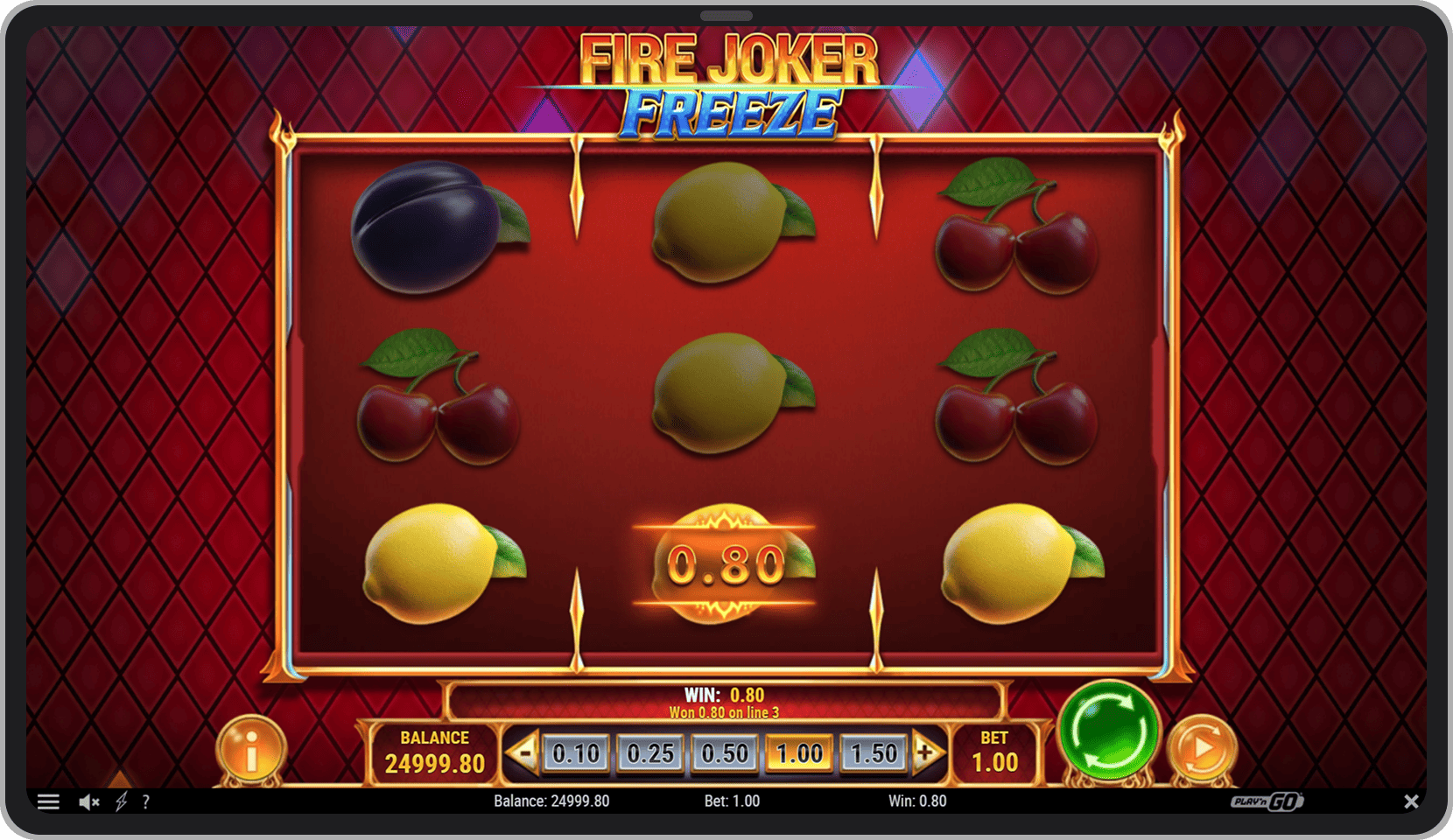The image size is (1453, 840).
Task: Click the minus on the bet decrease arrow
Action: (x=523, y=751)
